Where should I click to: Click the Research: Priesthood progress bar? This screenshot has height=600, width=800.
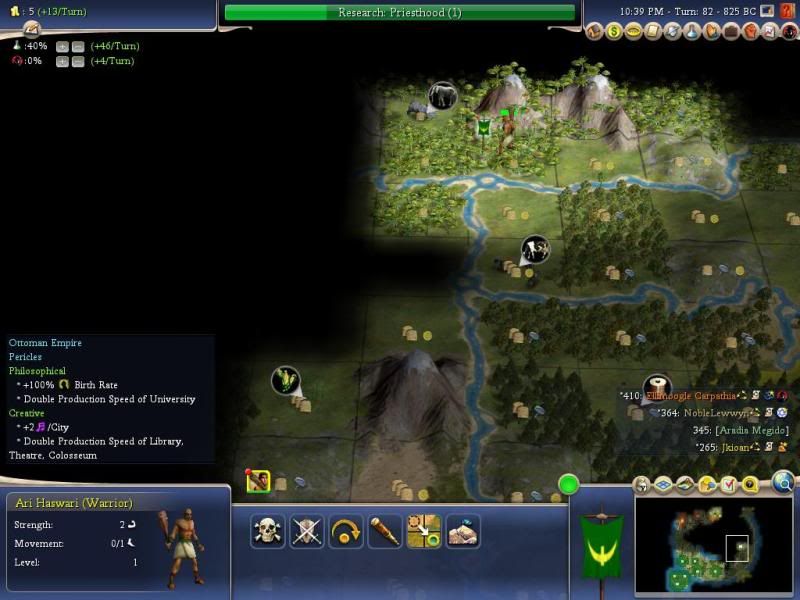pyautogui.click(x=400, y=13)
